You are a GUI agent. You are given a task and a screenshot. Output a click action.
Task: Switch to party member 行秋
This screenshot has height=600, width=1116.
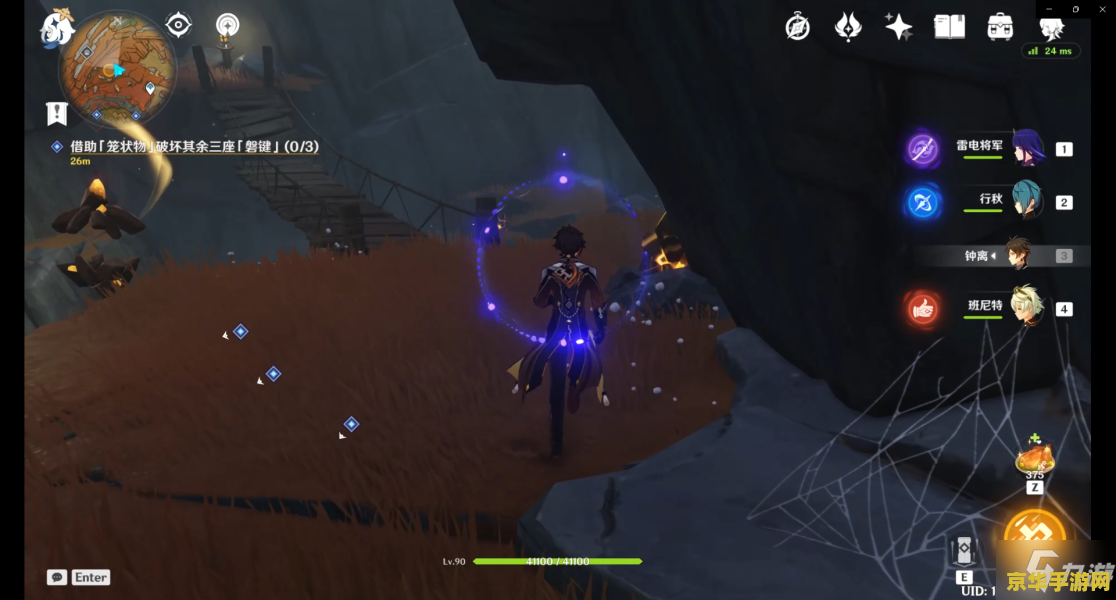[x=1027, y=201]
